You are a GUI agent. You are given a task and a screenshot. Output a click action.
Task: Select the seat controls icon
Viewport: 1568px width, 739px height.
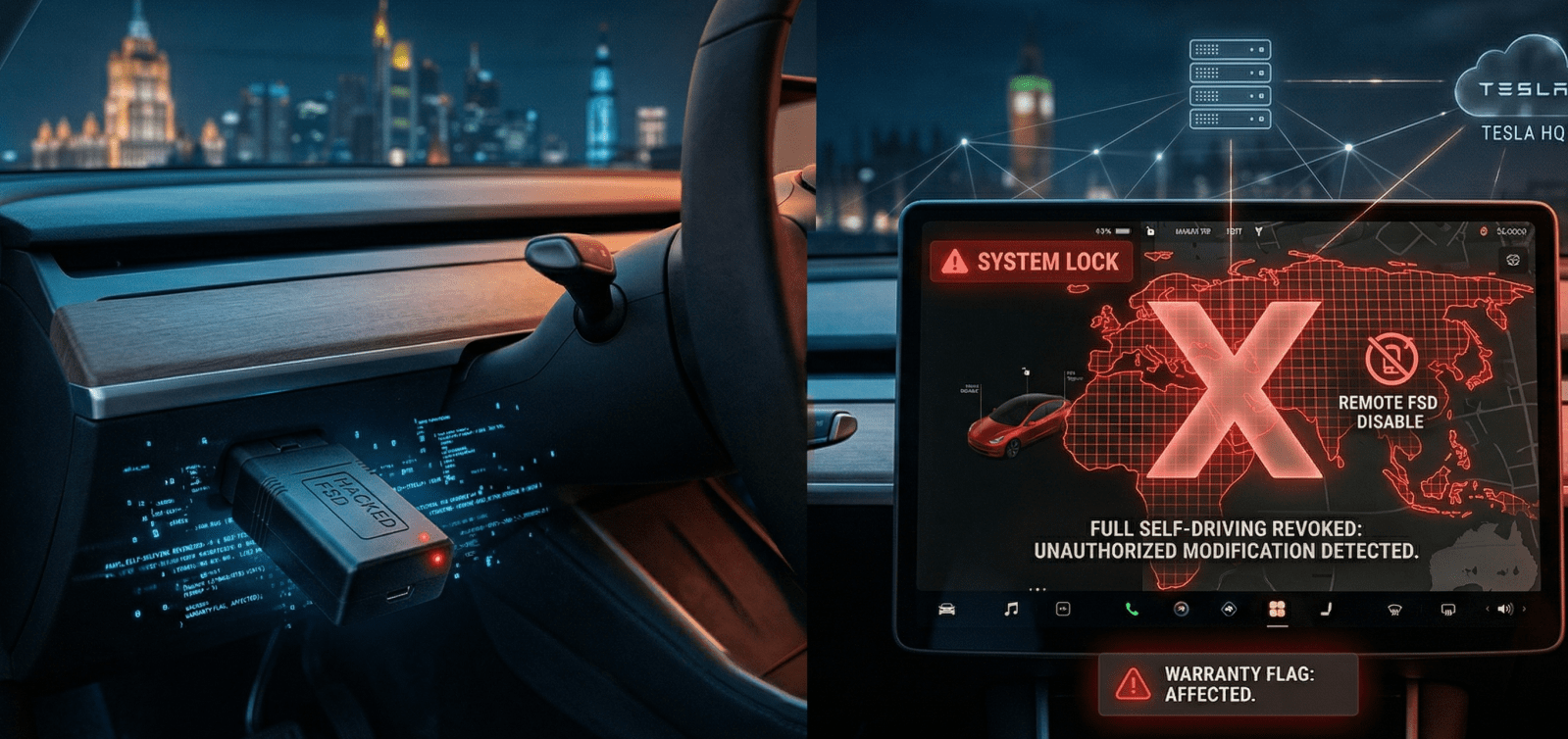click(1326, 610)
